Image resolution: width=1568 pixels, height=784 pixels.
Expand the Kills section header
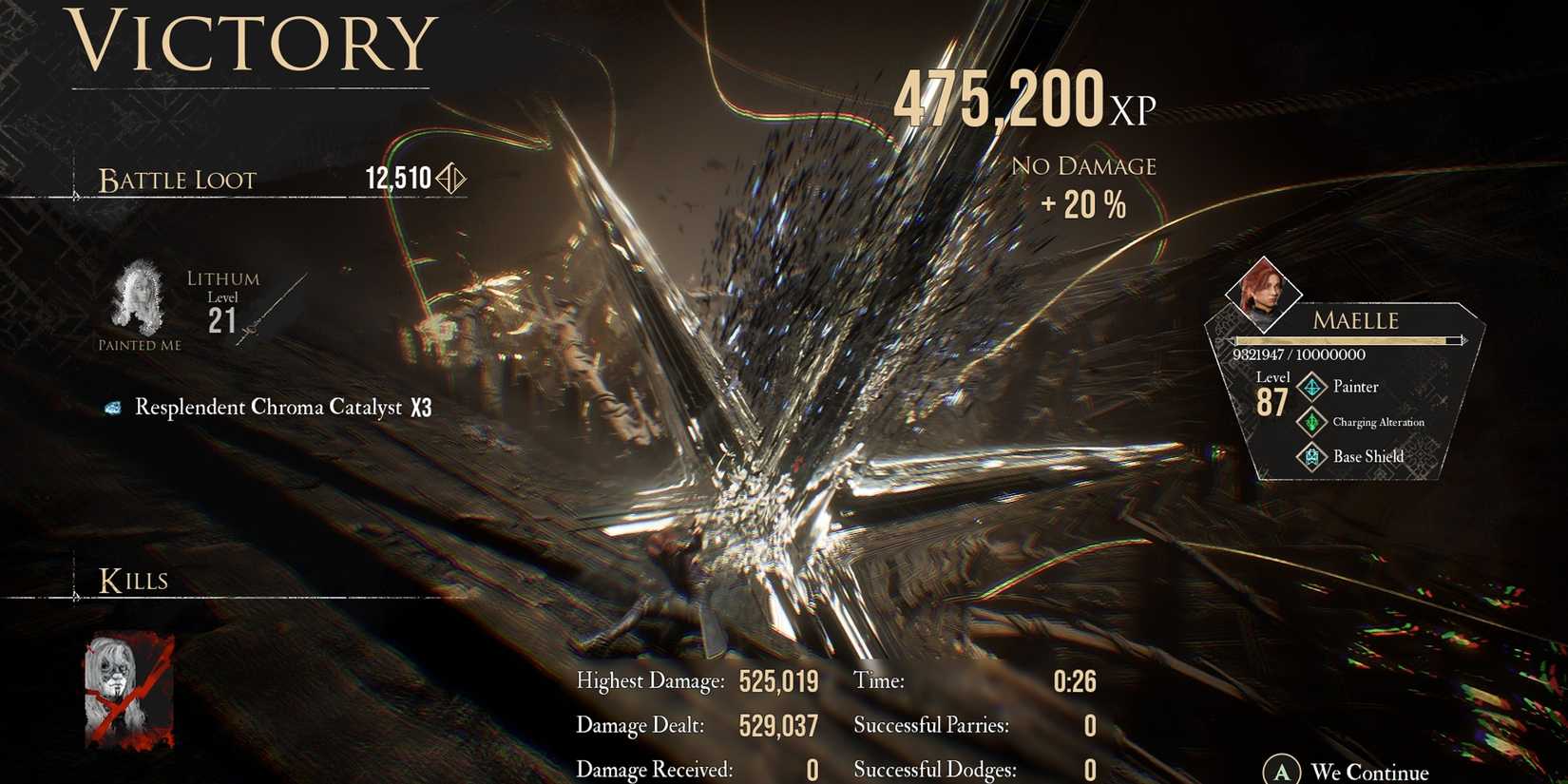[x=135, y=580]
